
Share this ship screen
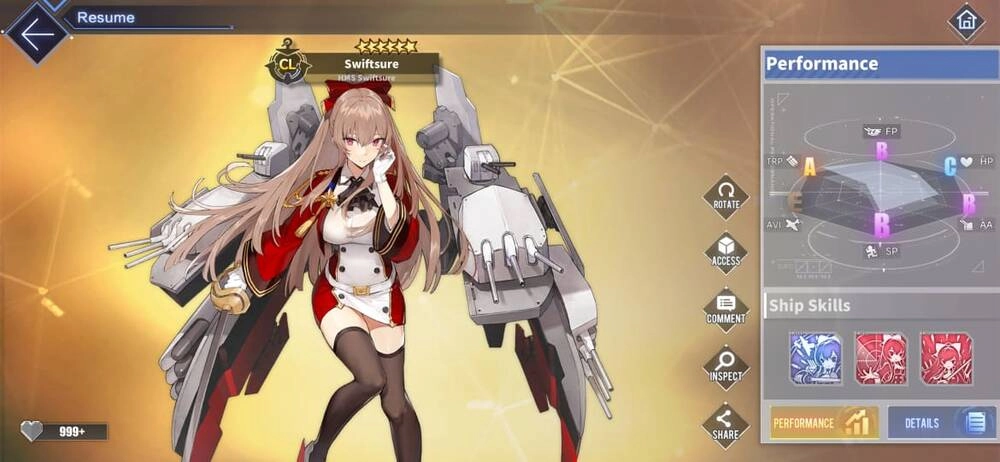[726, 424]
